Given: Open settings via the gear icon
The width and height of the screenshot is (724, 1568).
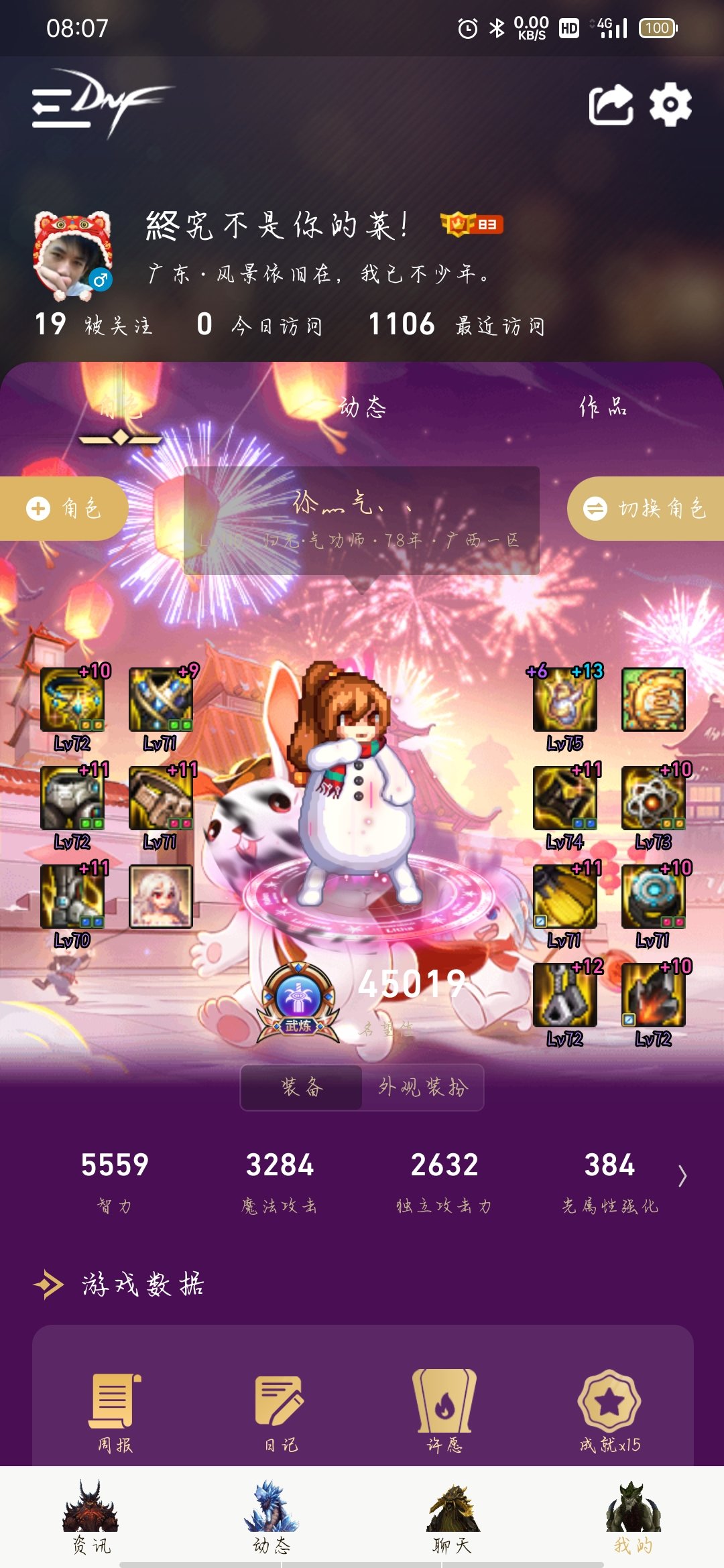Looking at the screenshot, I should (670, 105).
